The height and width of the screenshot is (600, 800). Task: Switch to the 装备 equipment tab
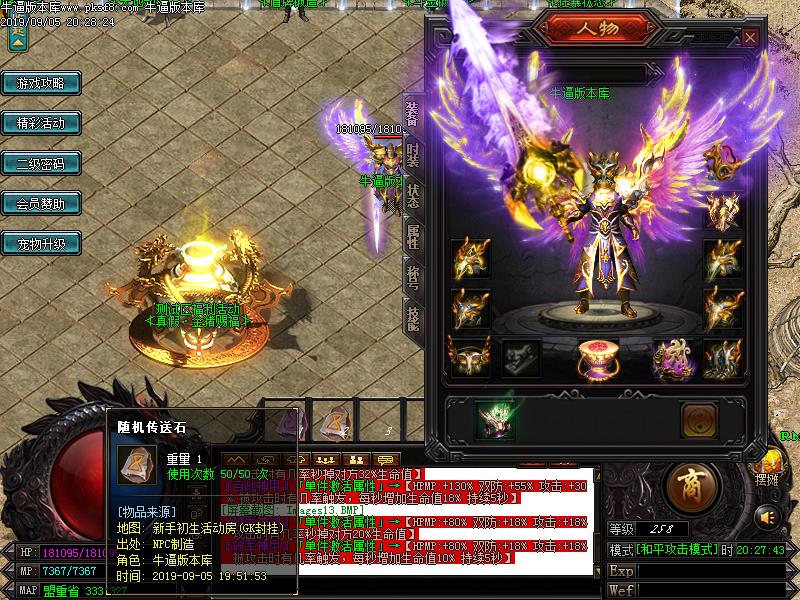(x=412, y=119)
